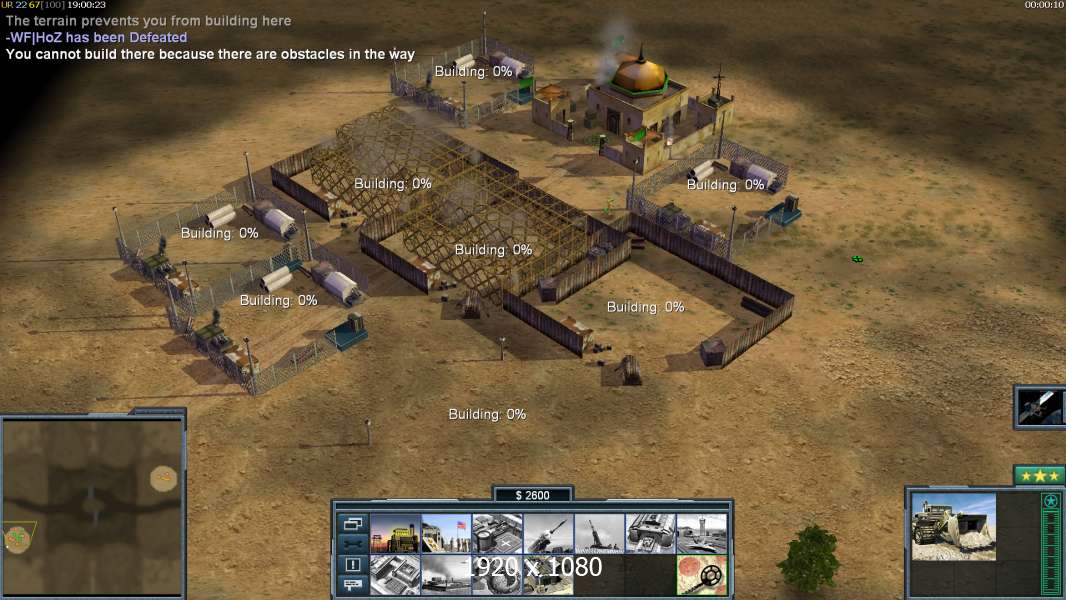This screenshot has height=600, width=1066.
Task: Open the satellite special power shortcut
Action: tap(1040, 406)
